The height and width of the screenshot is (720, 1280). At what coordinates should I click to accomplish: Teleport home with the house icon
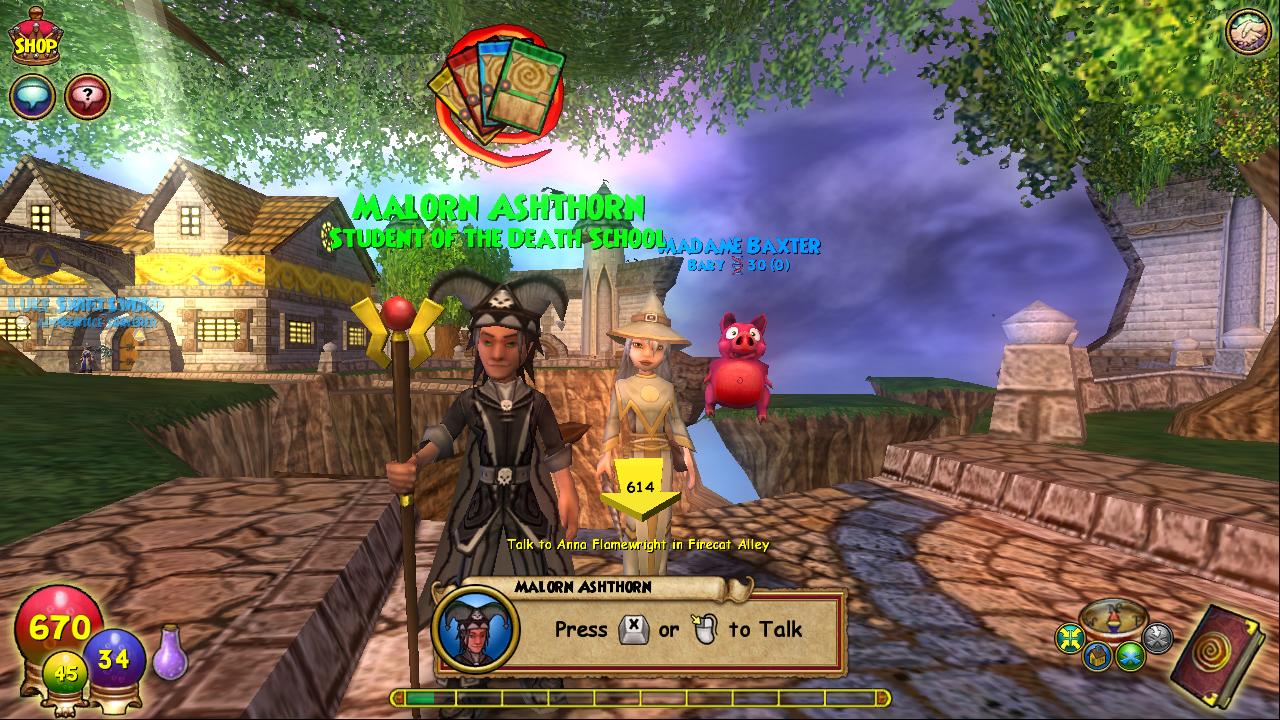coord(1096,656)
